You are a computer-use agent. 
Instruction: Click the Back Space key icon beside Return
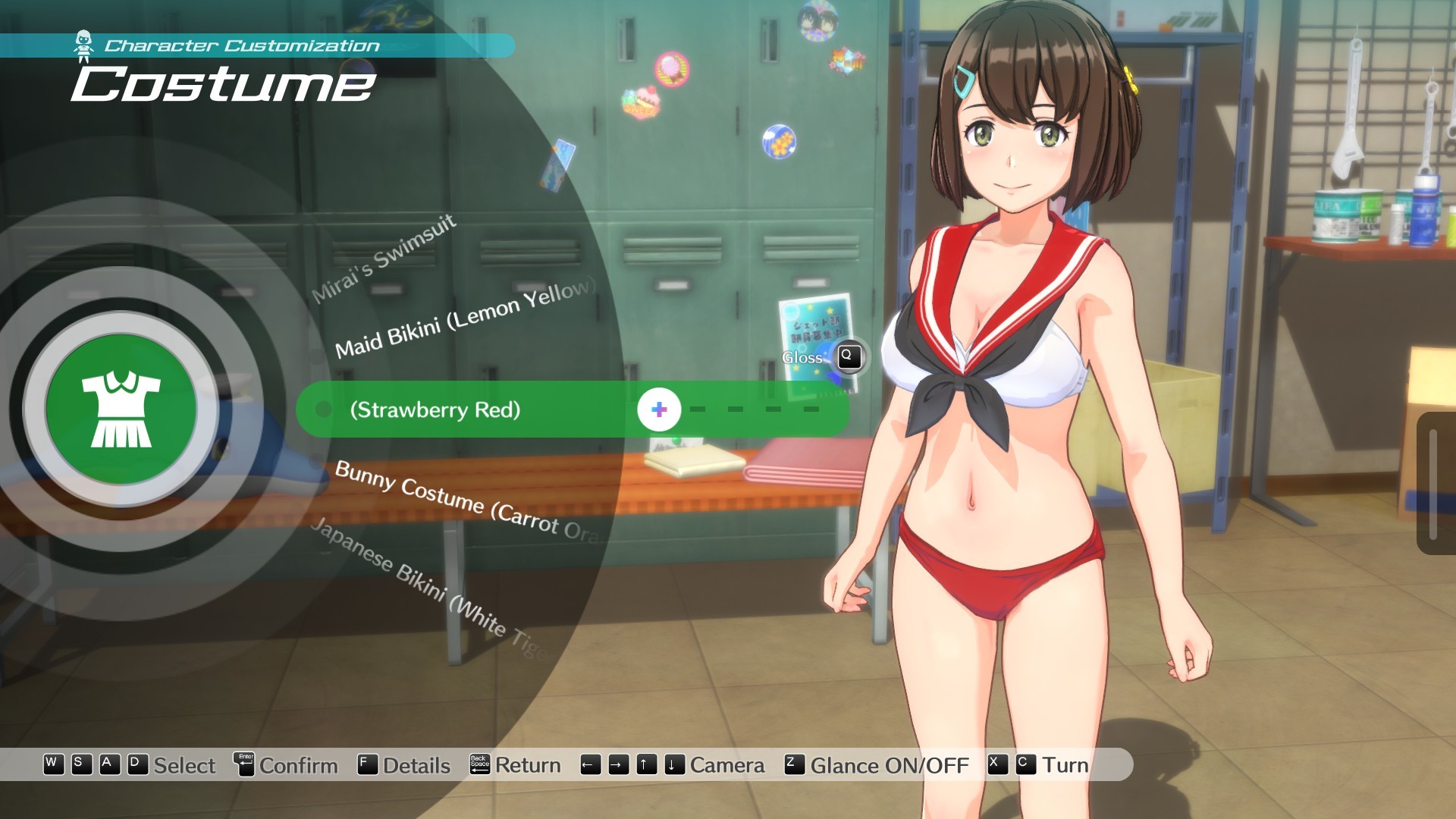click(x=480, y=765)
